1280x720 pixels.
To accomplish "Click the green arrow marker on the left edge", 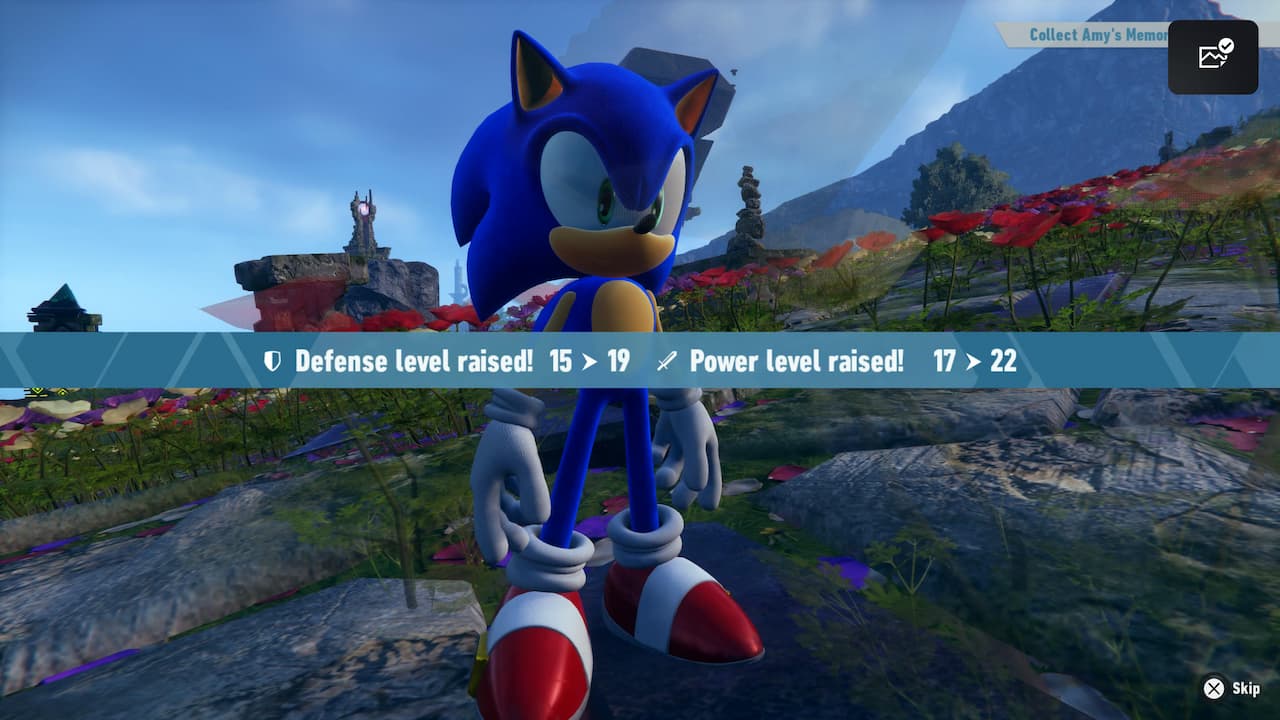I will click(38, 391).
